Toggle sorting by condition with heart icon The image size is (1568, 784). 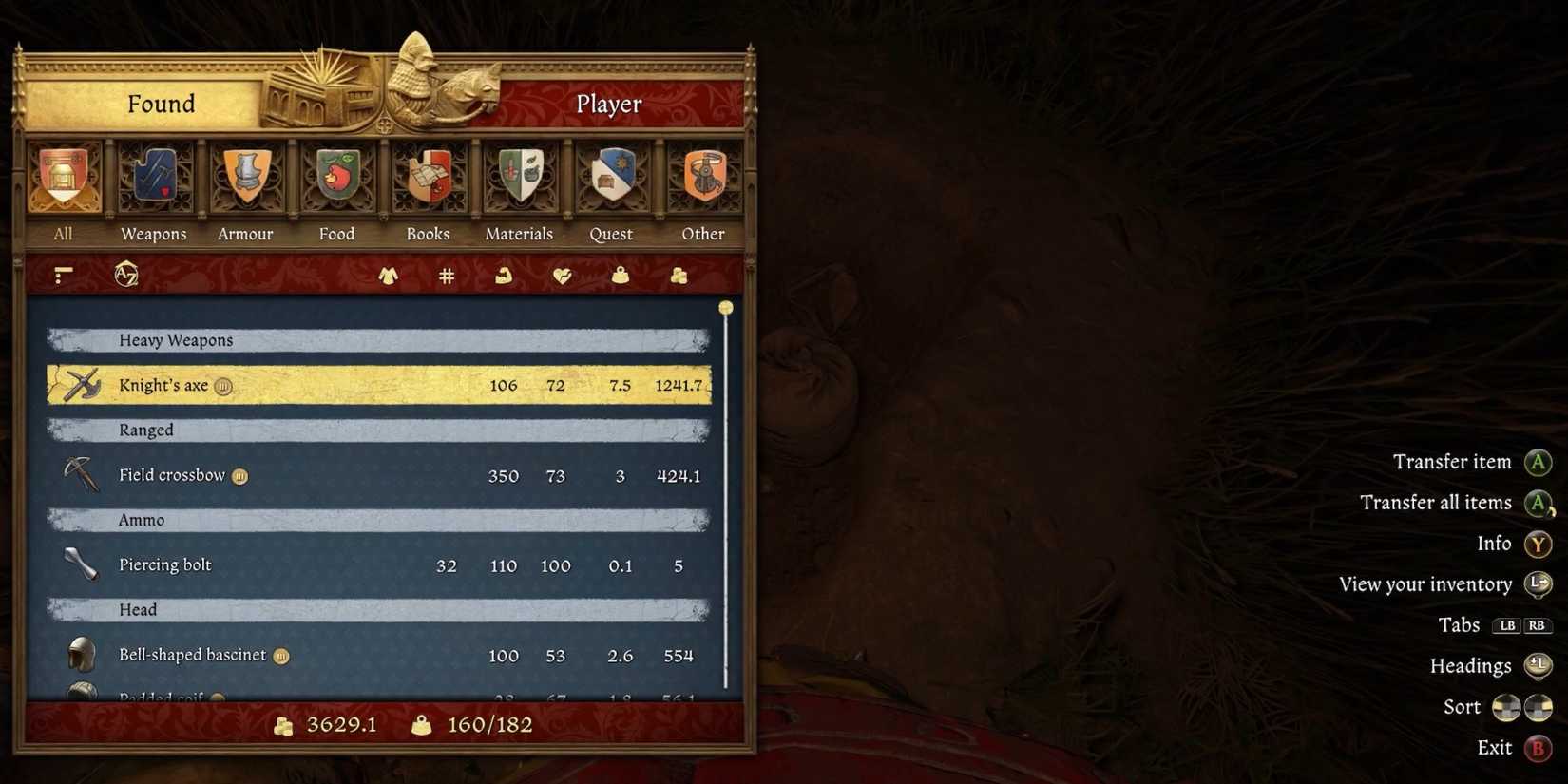coord(562,276)
